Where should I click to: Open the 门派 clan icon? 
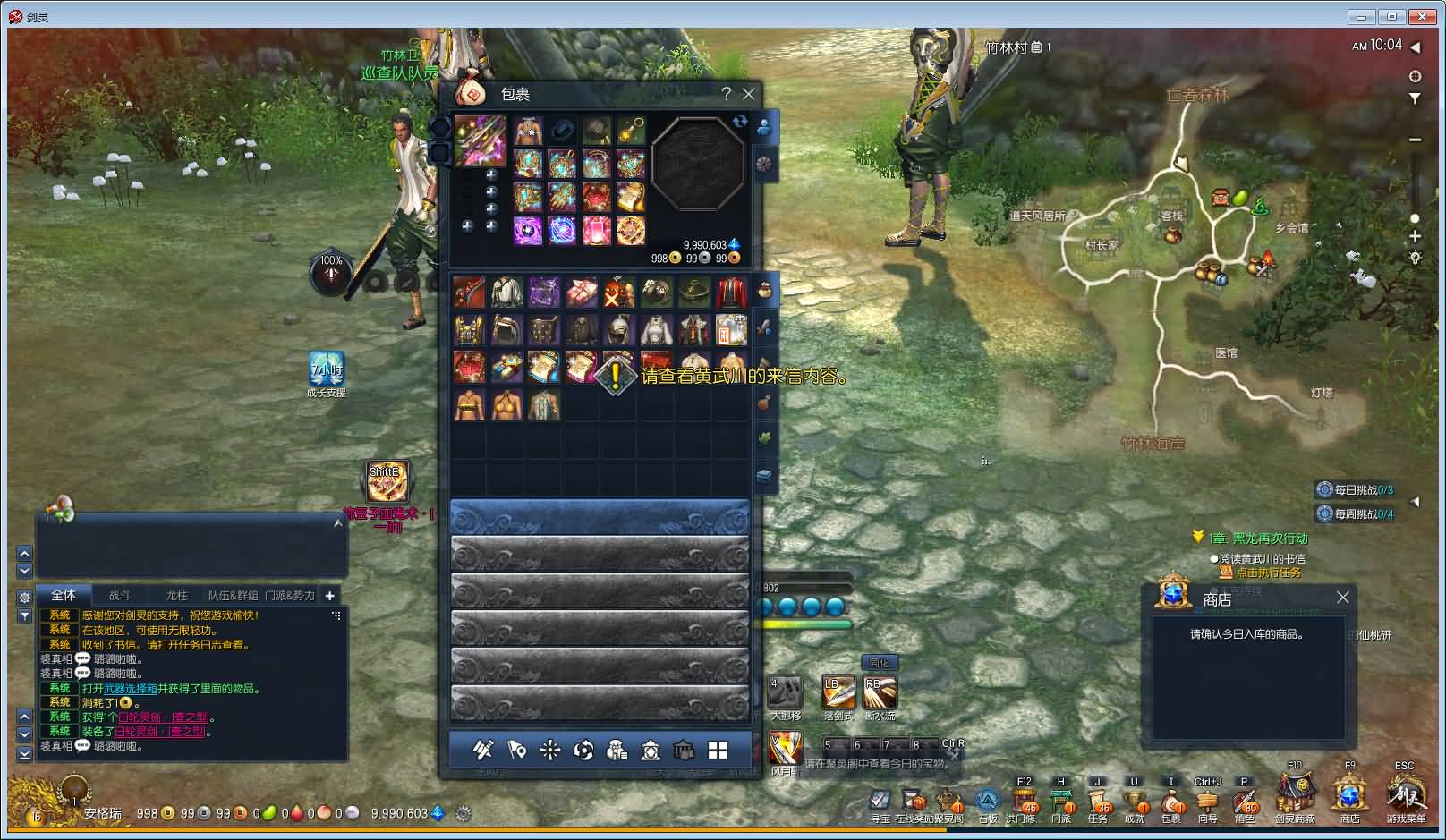click(1061, 801)
